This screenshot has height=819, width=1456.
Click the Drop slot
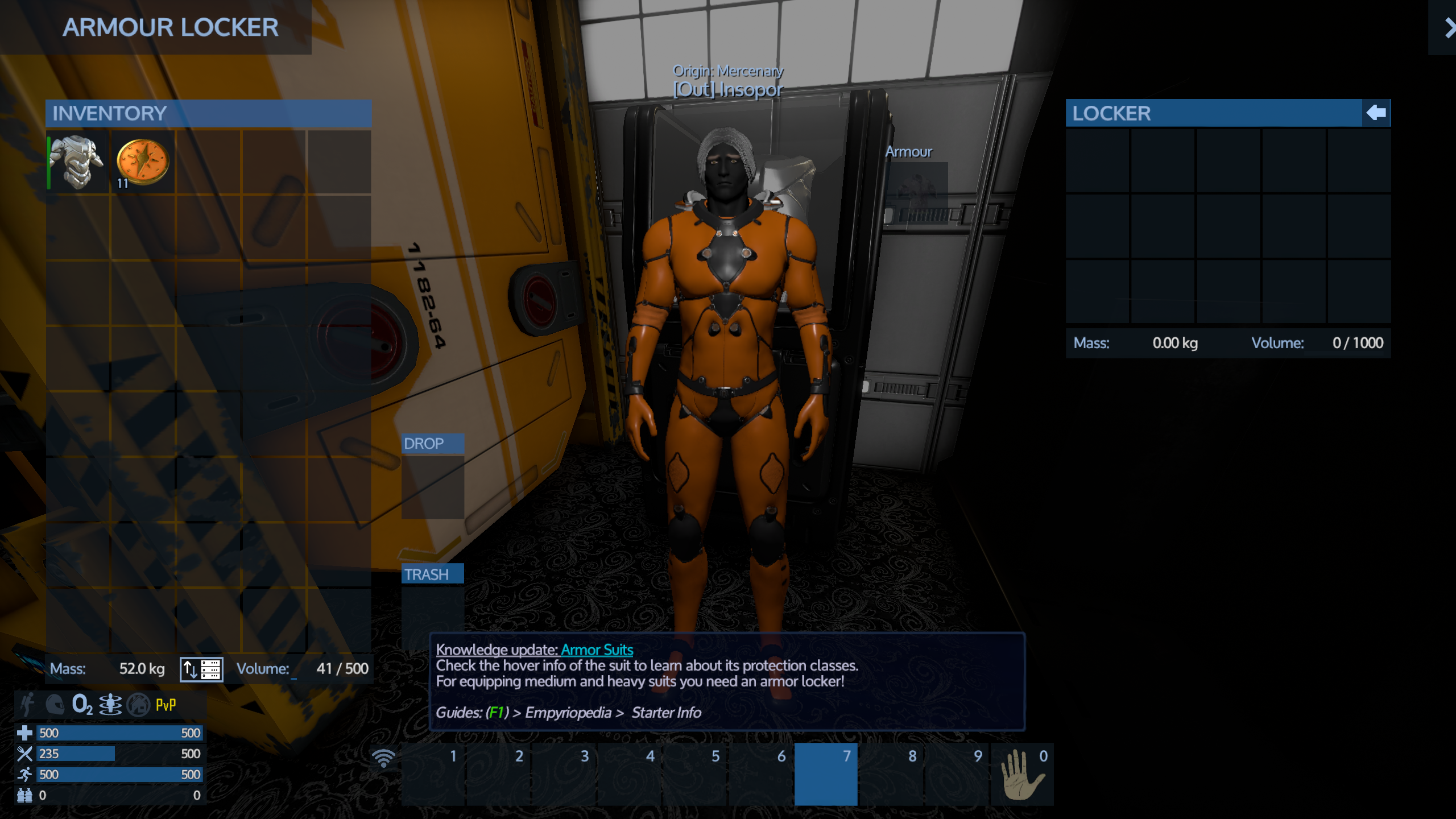(x=432, y=486)
